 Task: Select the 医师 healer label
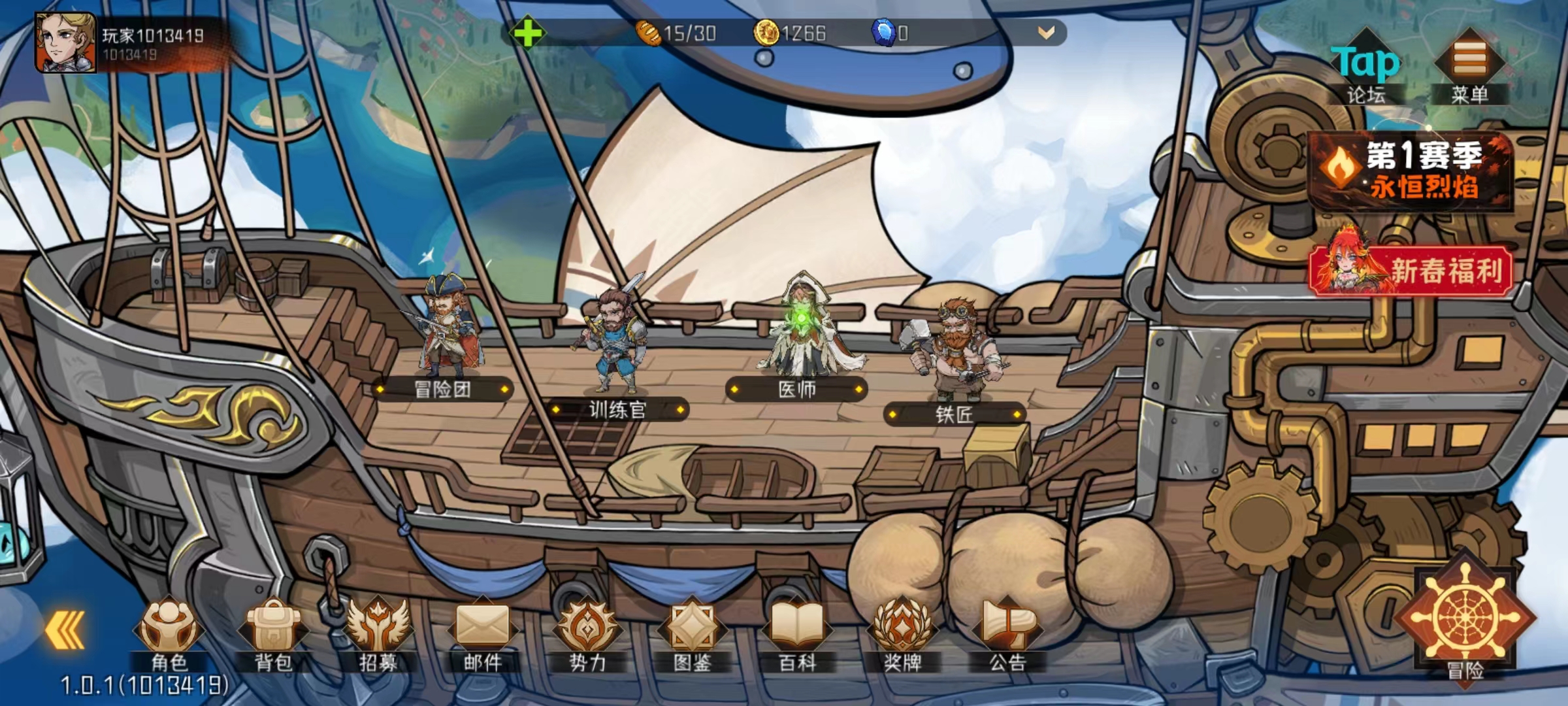796,390
